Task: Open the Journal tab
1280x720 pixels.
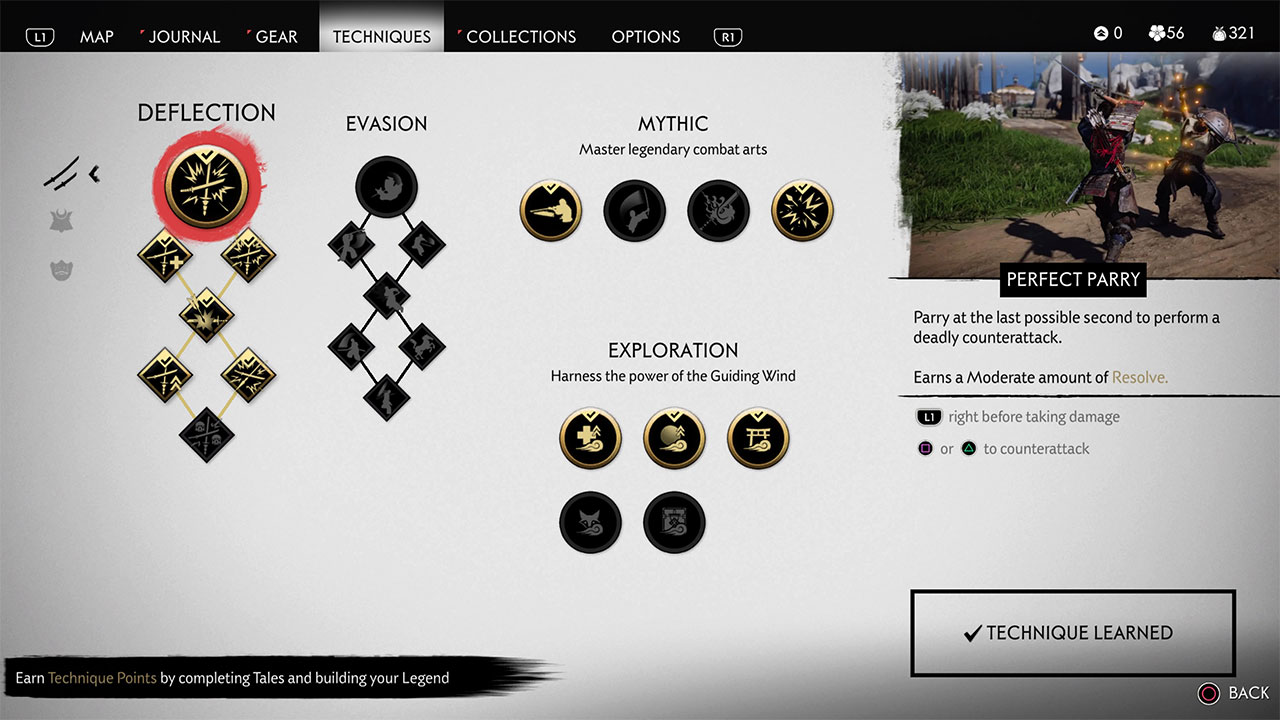Action: (x=184, y=36)
